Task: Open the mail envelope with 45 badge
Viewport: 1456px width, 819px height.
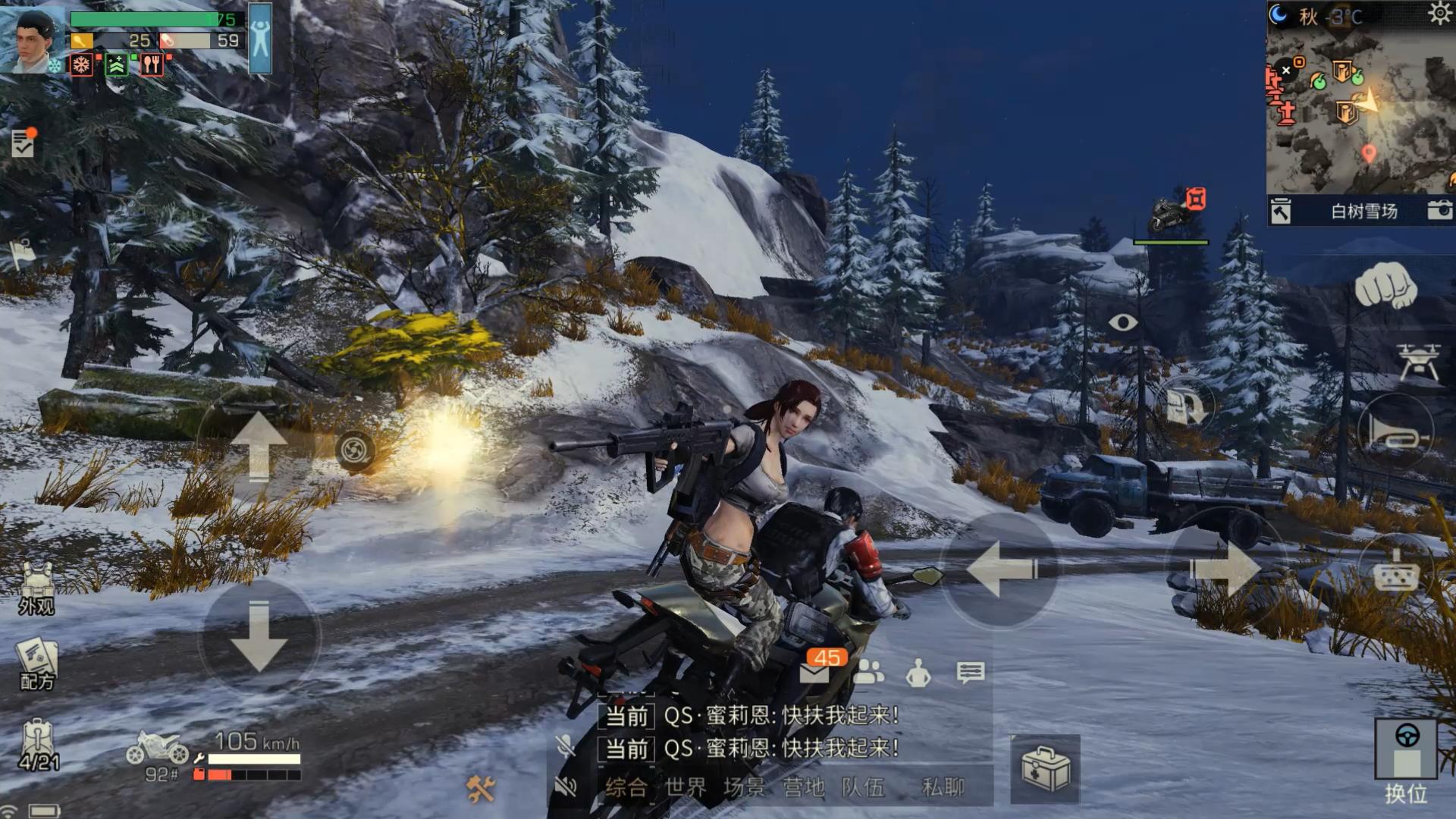Action: point(815,670)
